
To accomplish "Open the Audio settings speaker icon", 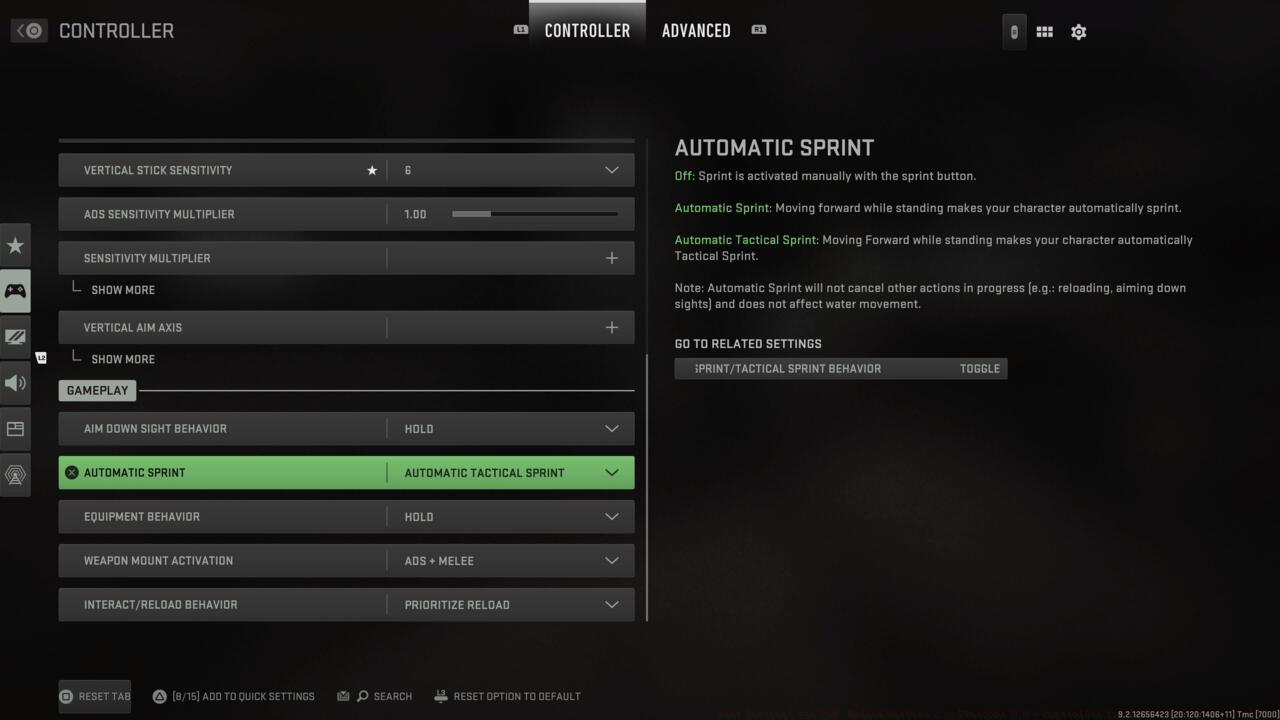I will [x=15, y=383].
